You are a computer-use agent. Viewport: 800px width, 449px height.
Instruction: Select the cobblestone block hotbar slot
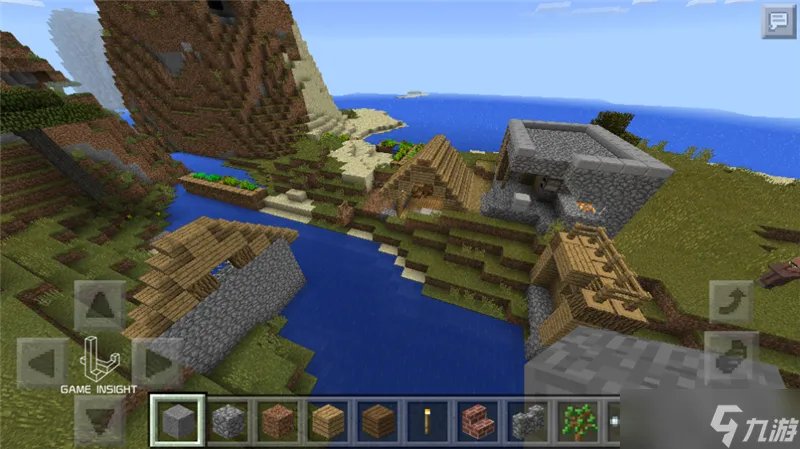(226, 421)
